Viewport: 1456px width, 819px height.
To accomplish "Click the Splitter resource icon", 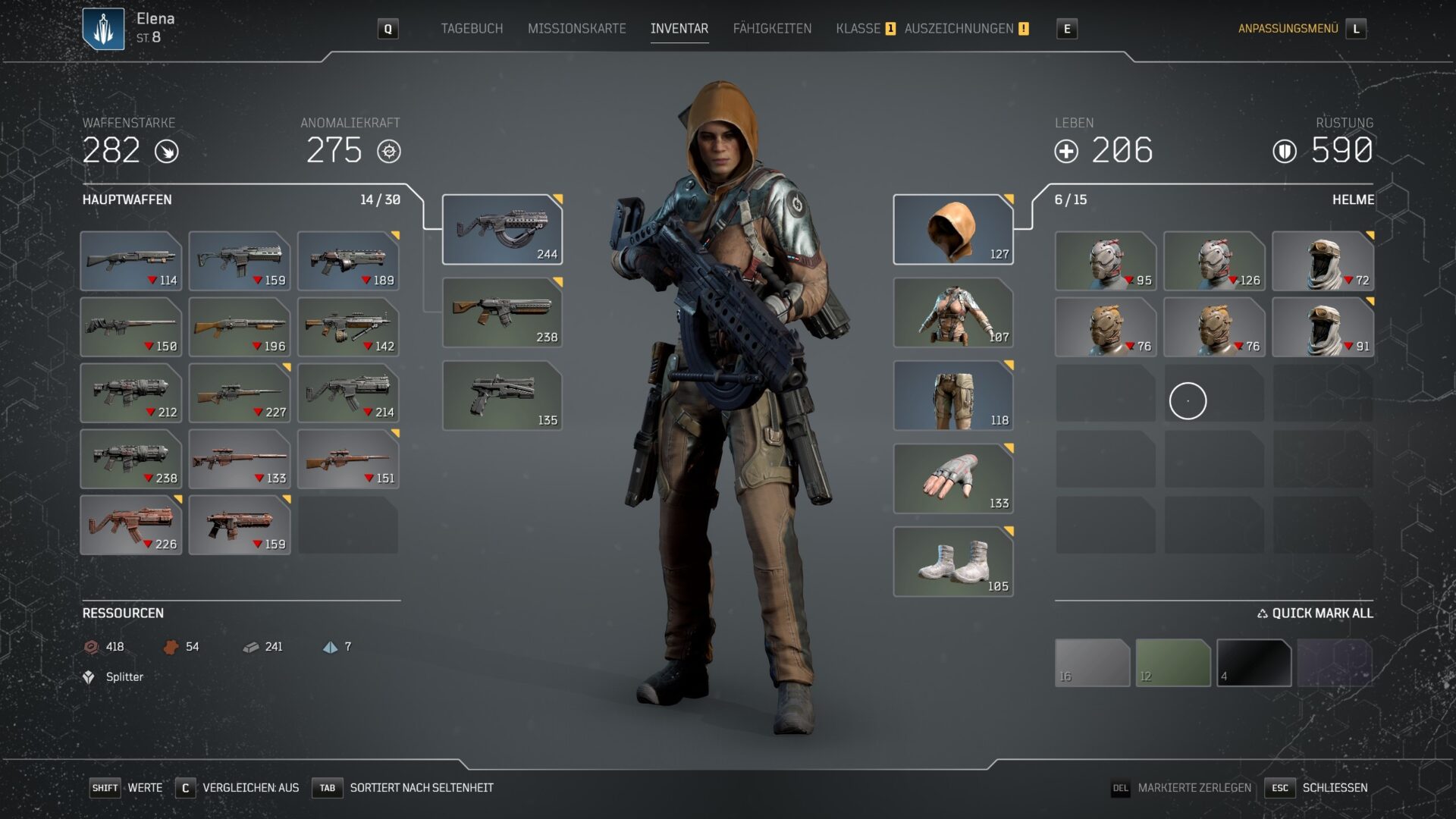I will [x=89, y=676].
